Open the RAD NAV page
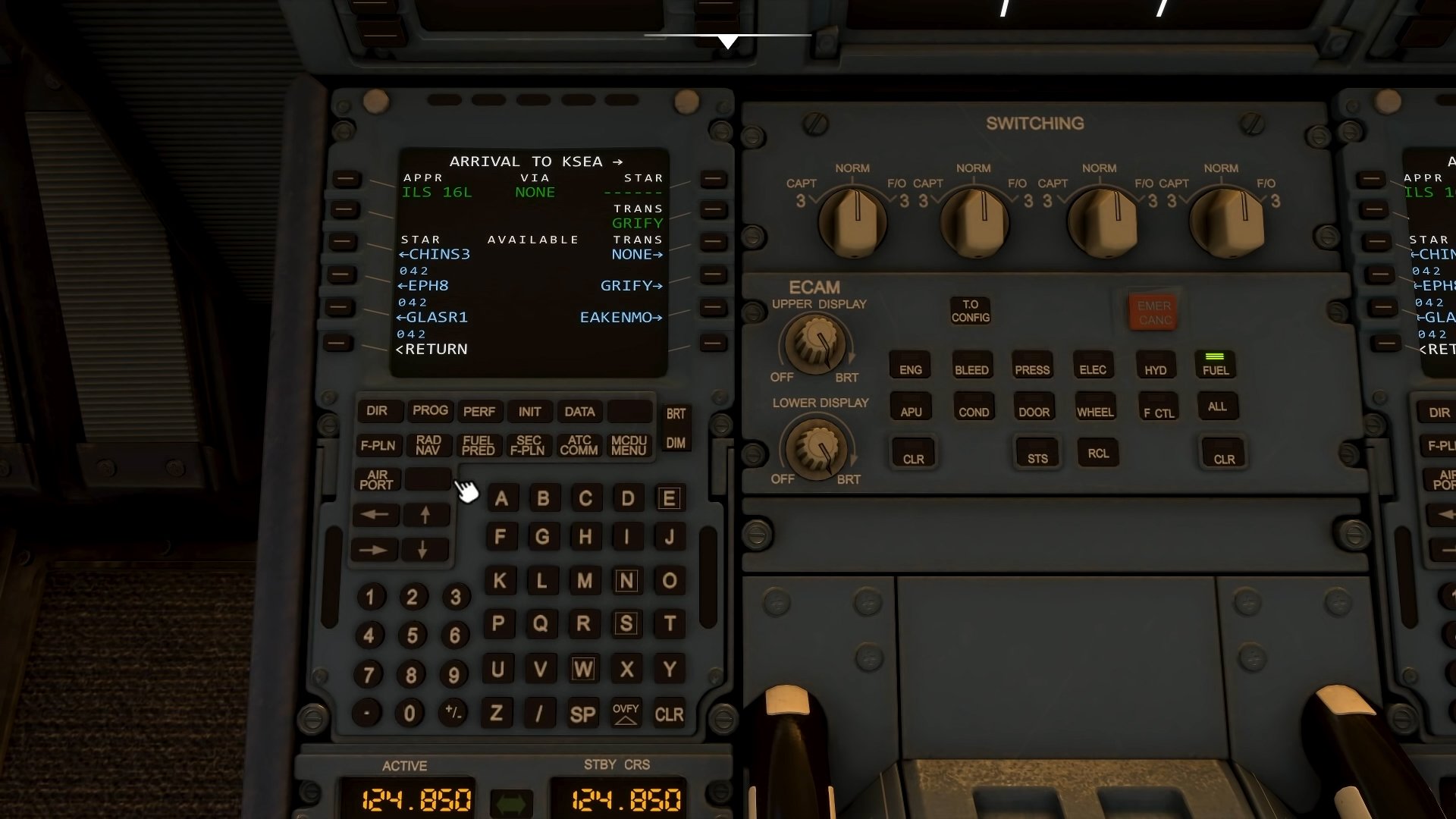The image size is (1456, 819). (429, 445)
